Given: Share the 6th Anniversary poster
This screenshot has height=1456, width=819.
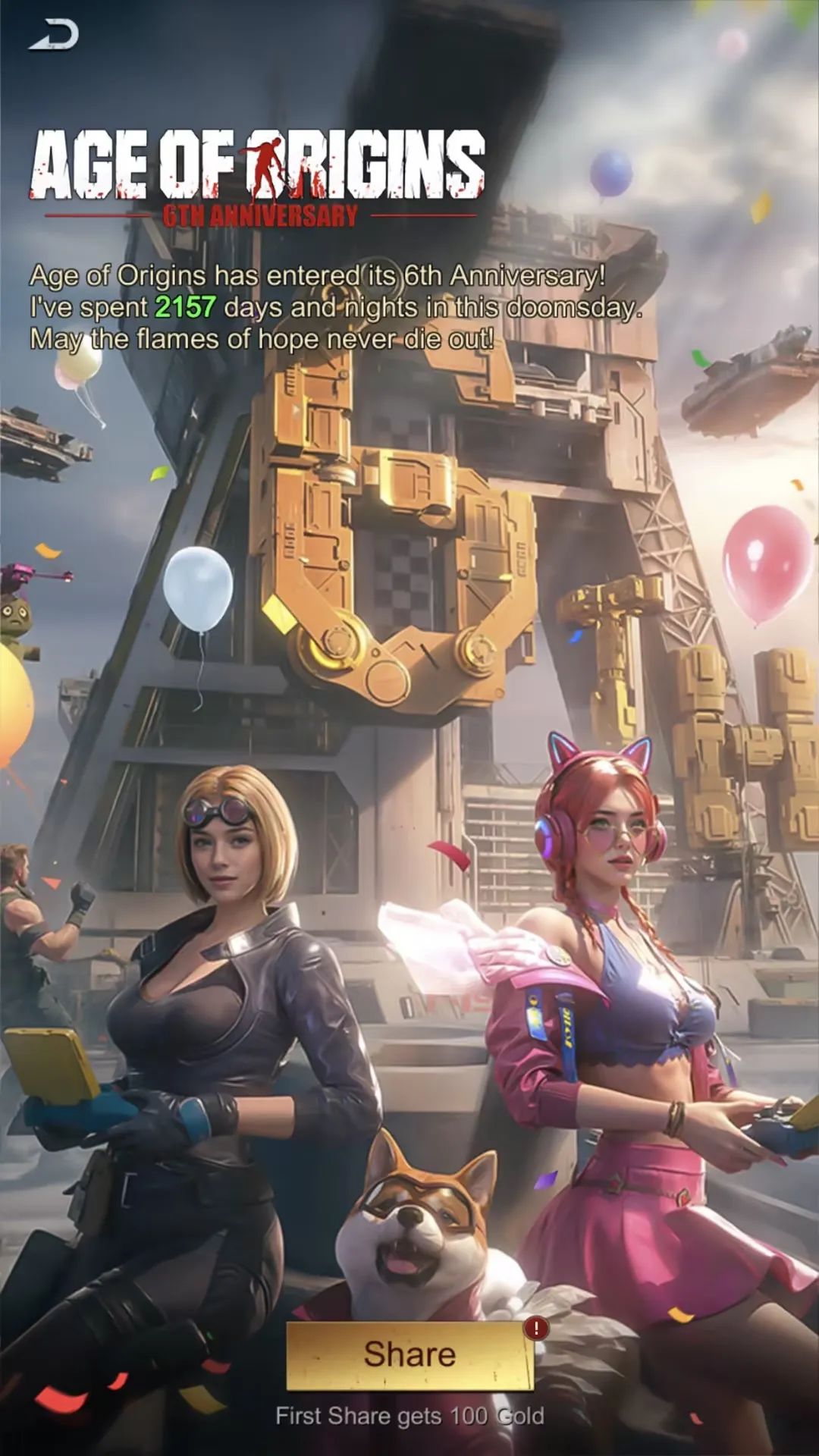Looking at the screenshot, I should click(x=409, y=1355).
